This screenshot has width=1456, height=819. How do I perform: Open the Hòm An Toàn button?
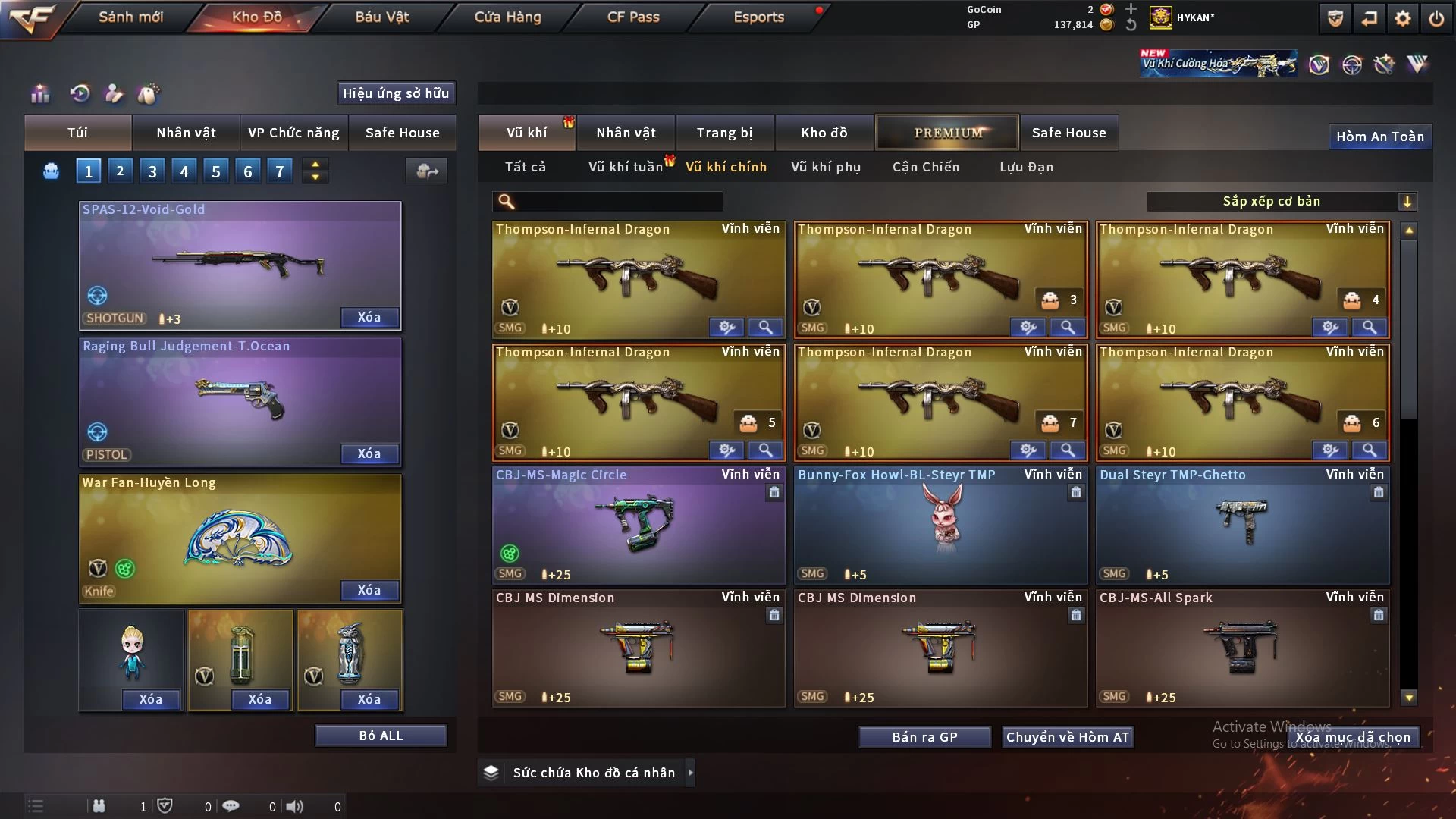coord(1379,136)
